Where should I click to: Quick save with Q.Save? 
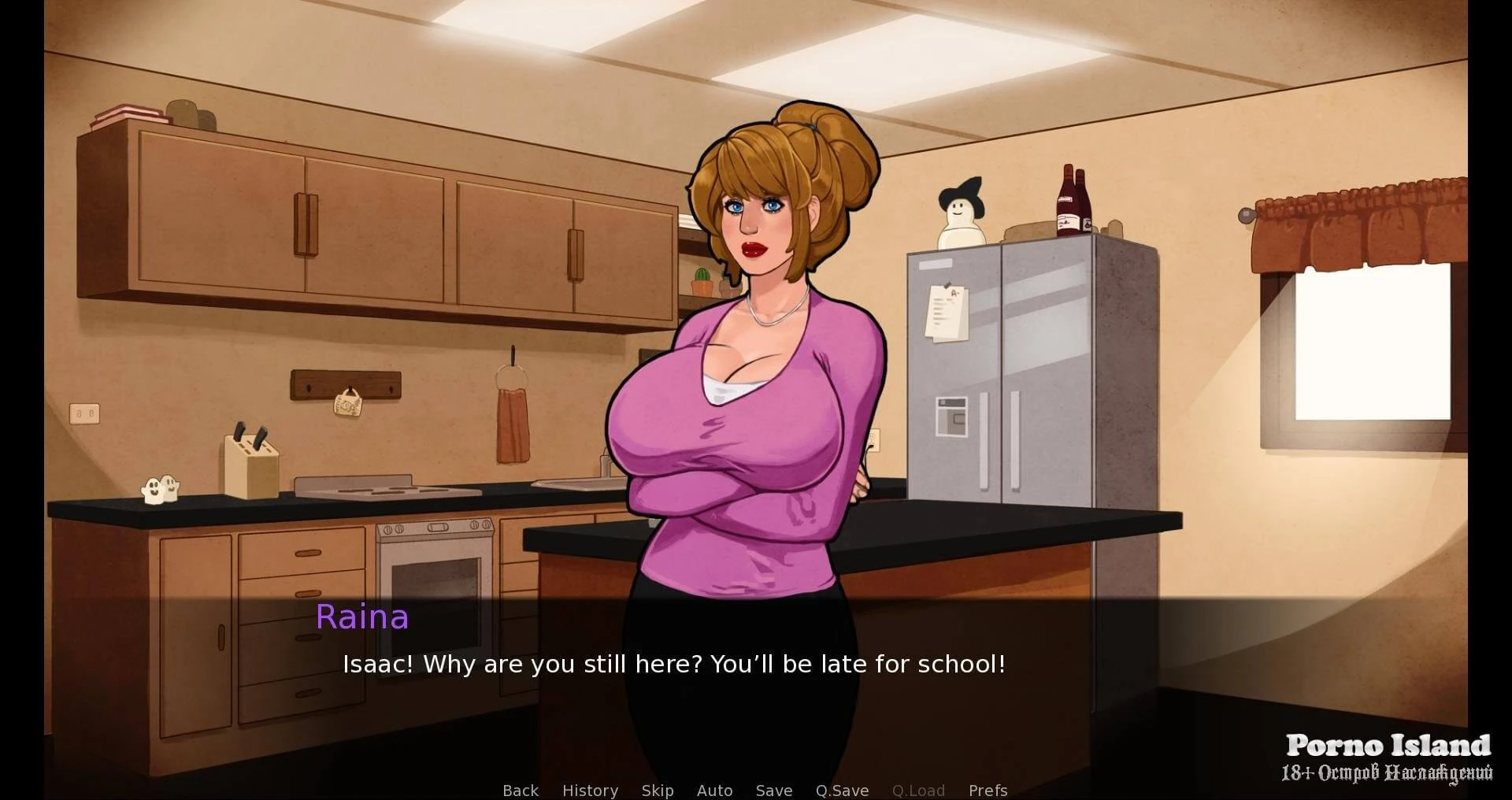coord(842,790)
